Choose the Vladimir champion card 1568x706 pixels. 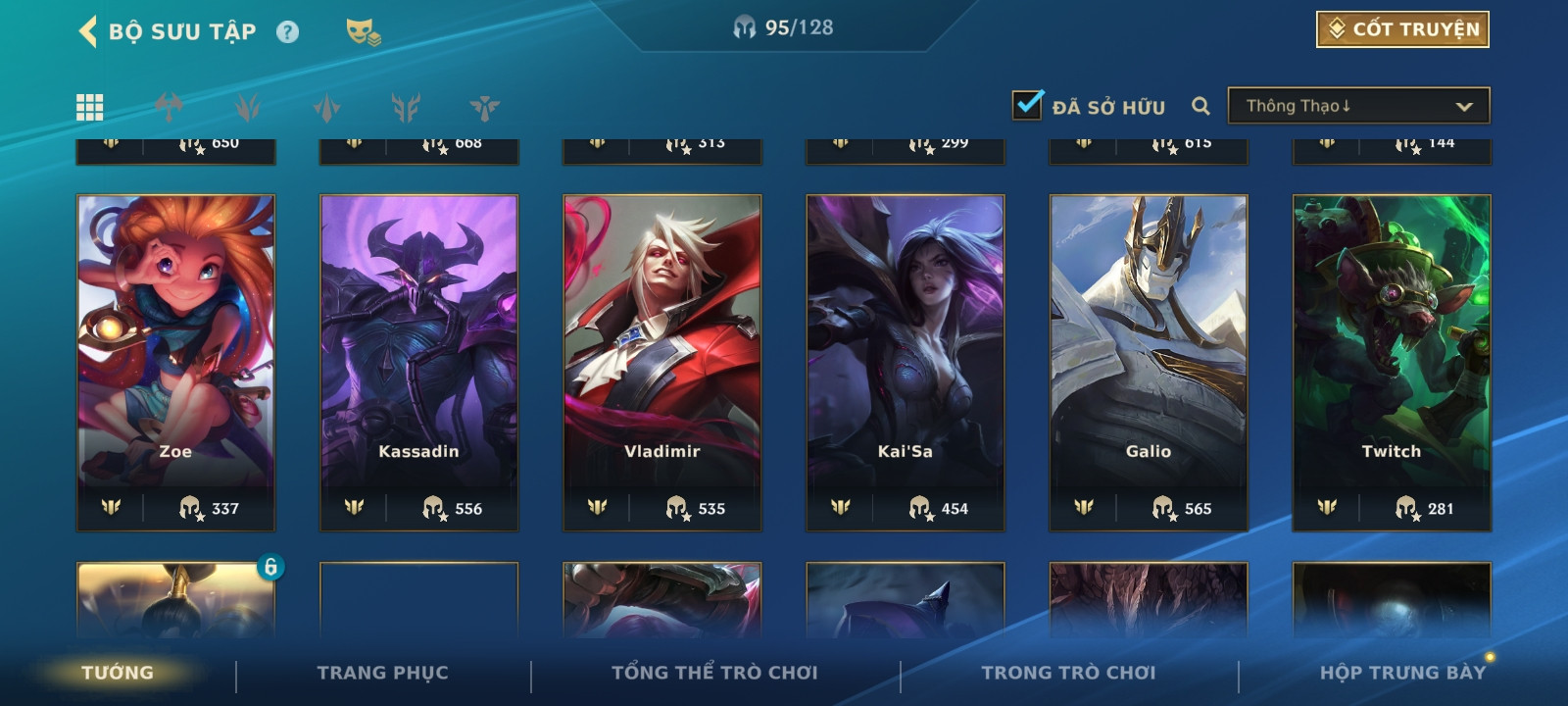pyautogui.click(x=662, y=362)
